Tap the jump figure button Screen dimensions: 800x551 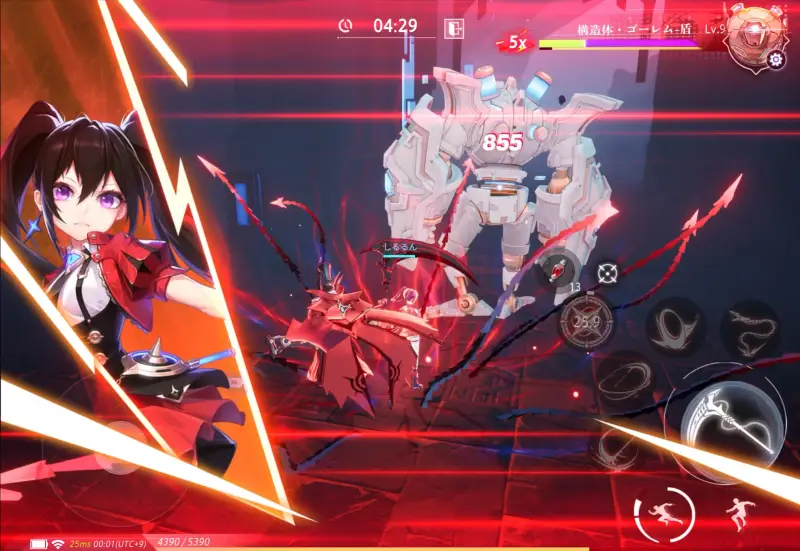tap(741, 514)
